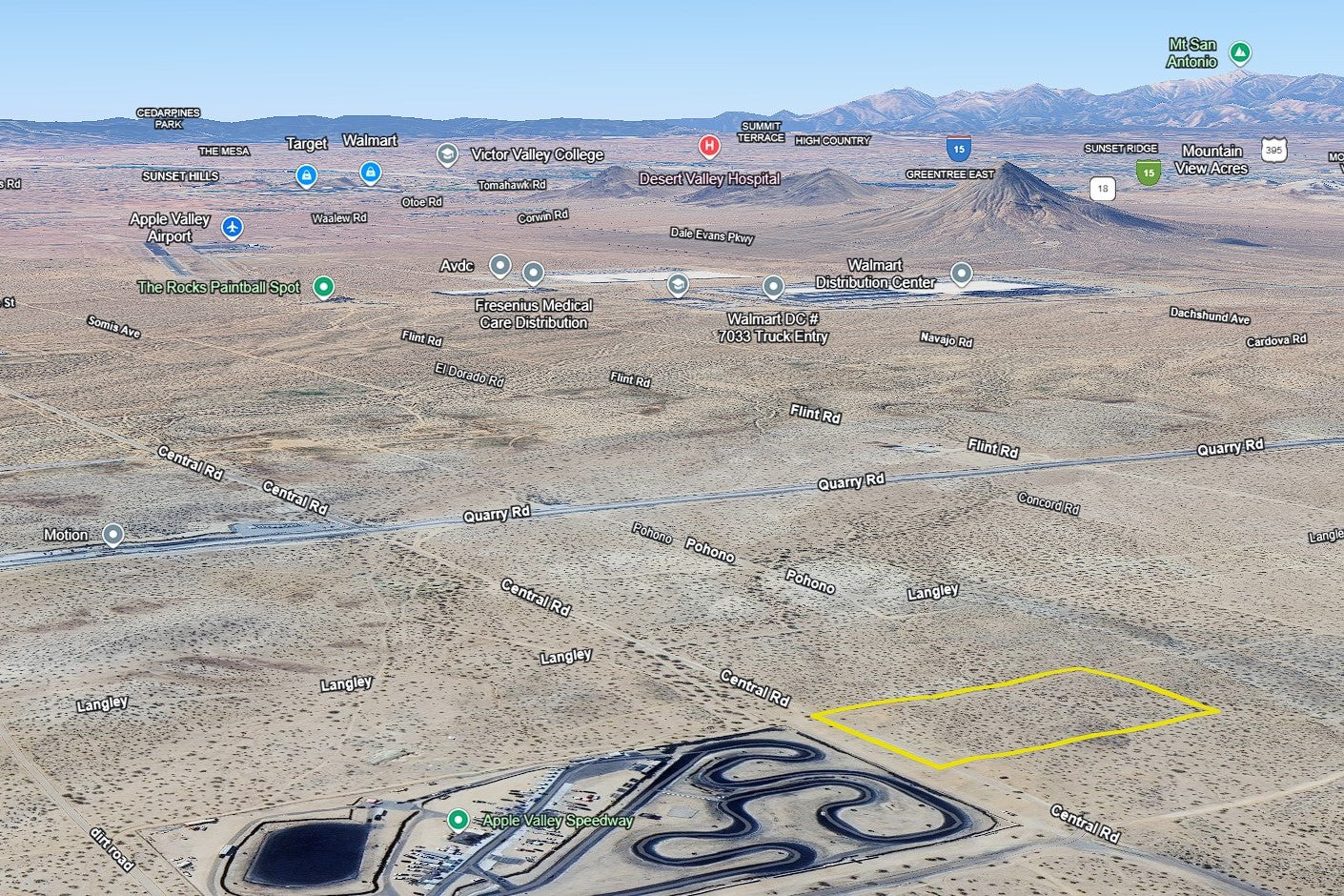Choose The Rocks Paintball Spot pin
Screen dimensions: 1344x896
[x=324, y=286]
